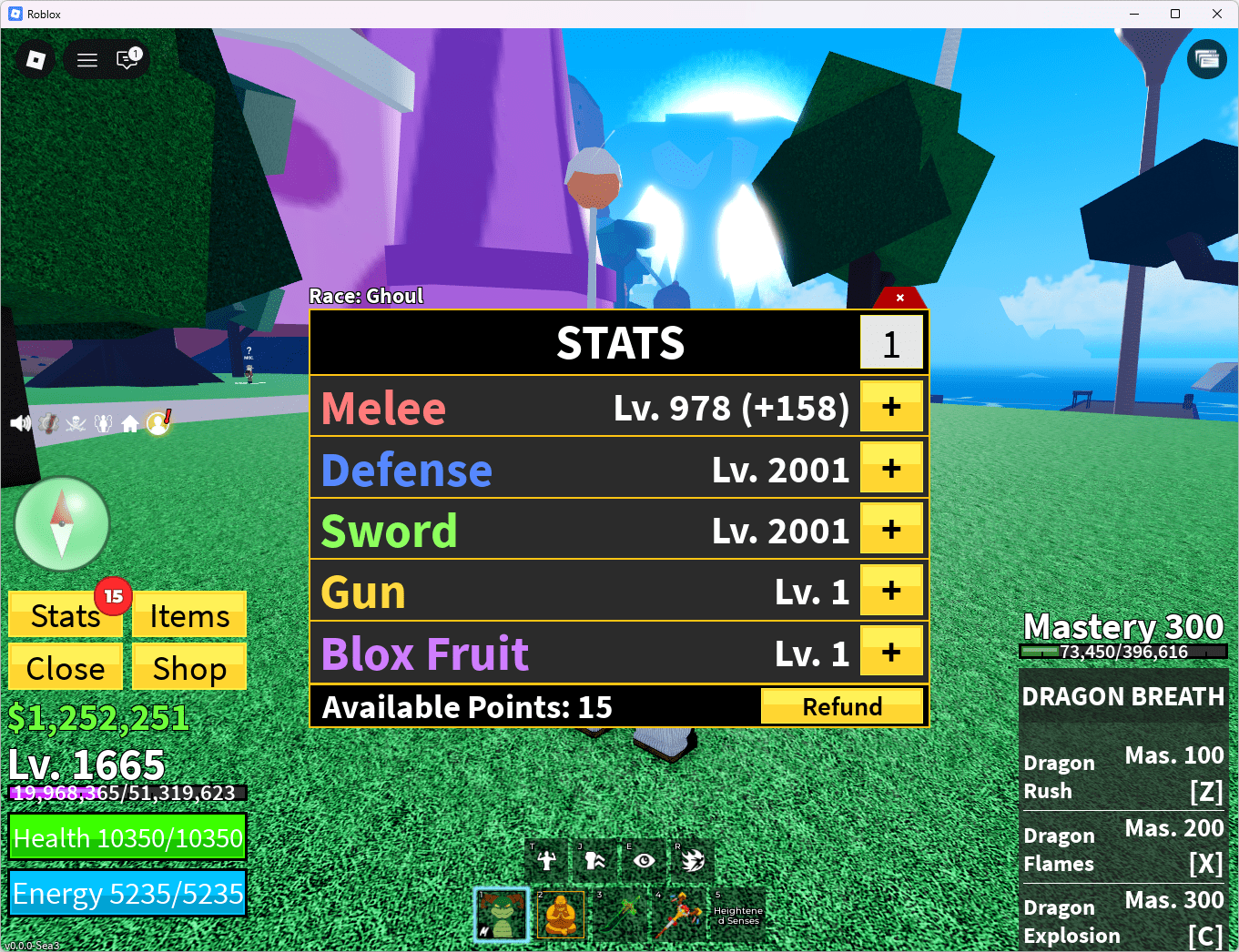Select the dragon fruit in hotbar slot 1
Image resolution: width=1239 pixels, height=952 pixels.
pyautogui.click(x=502, y=914)
